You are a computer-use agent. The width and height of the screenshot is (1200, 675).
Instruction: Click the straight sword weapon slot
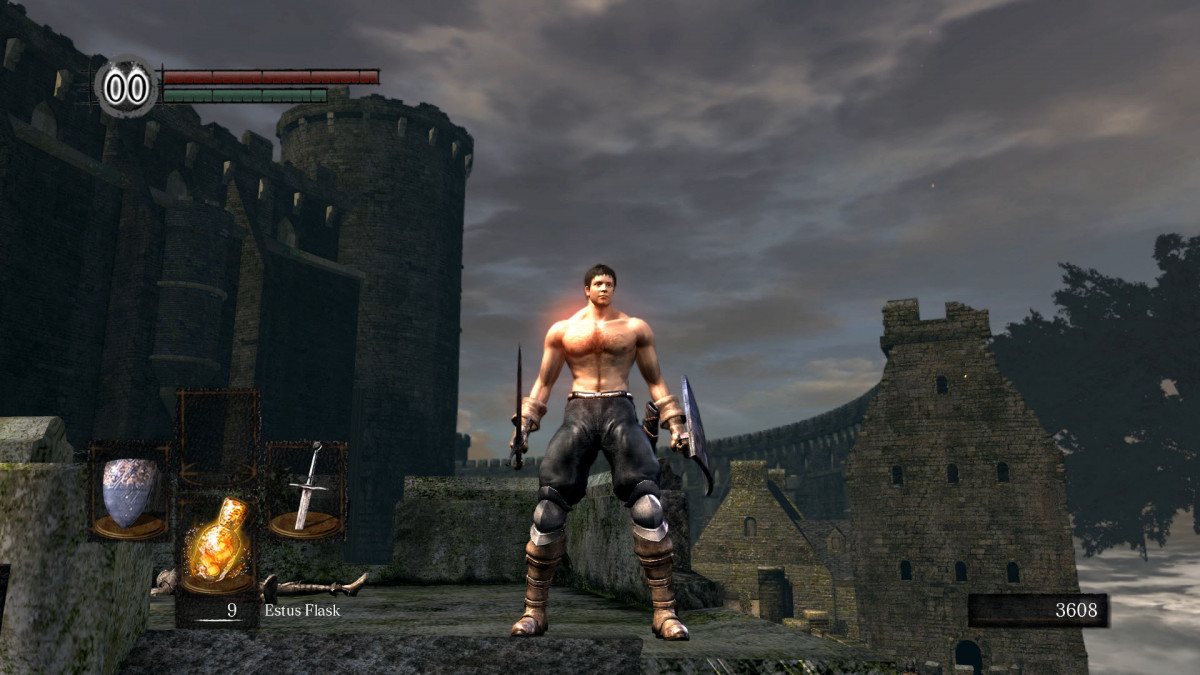pyautogui.click(x=306, y=491)
